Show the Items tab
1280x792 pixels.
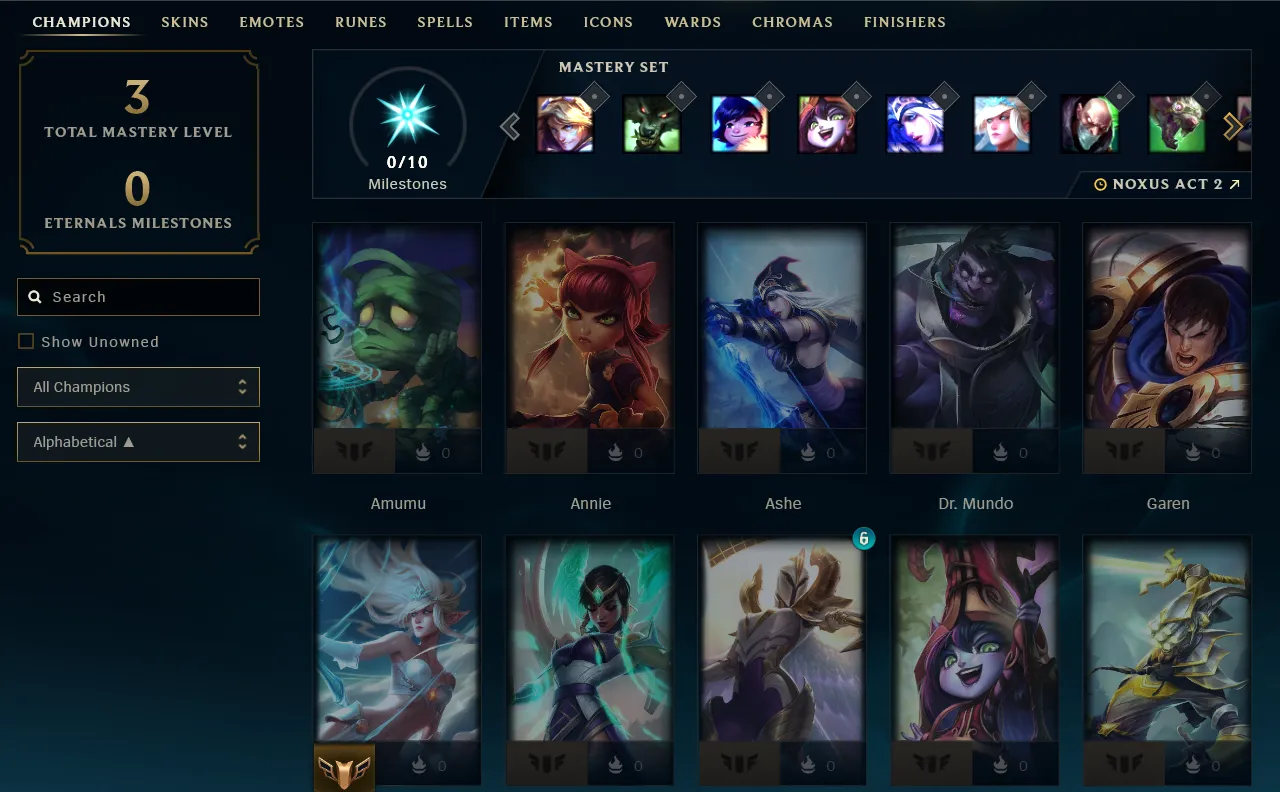tap(528, 22)
